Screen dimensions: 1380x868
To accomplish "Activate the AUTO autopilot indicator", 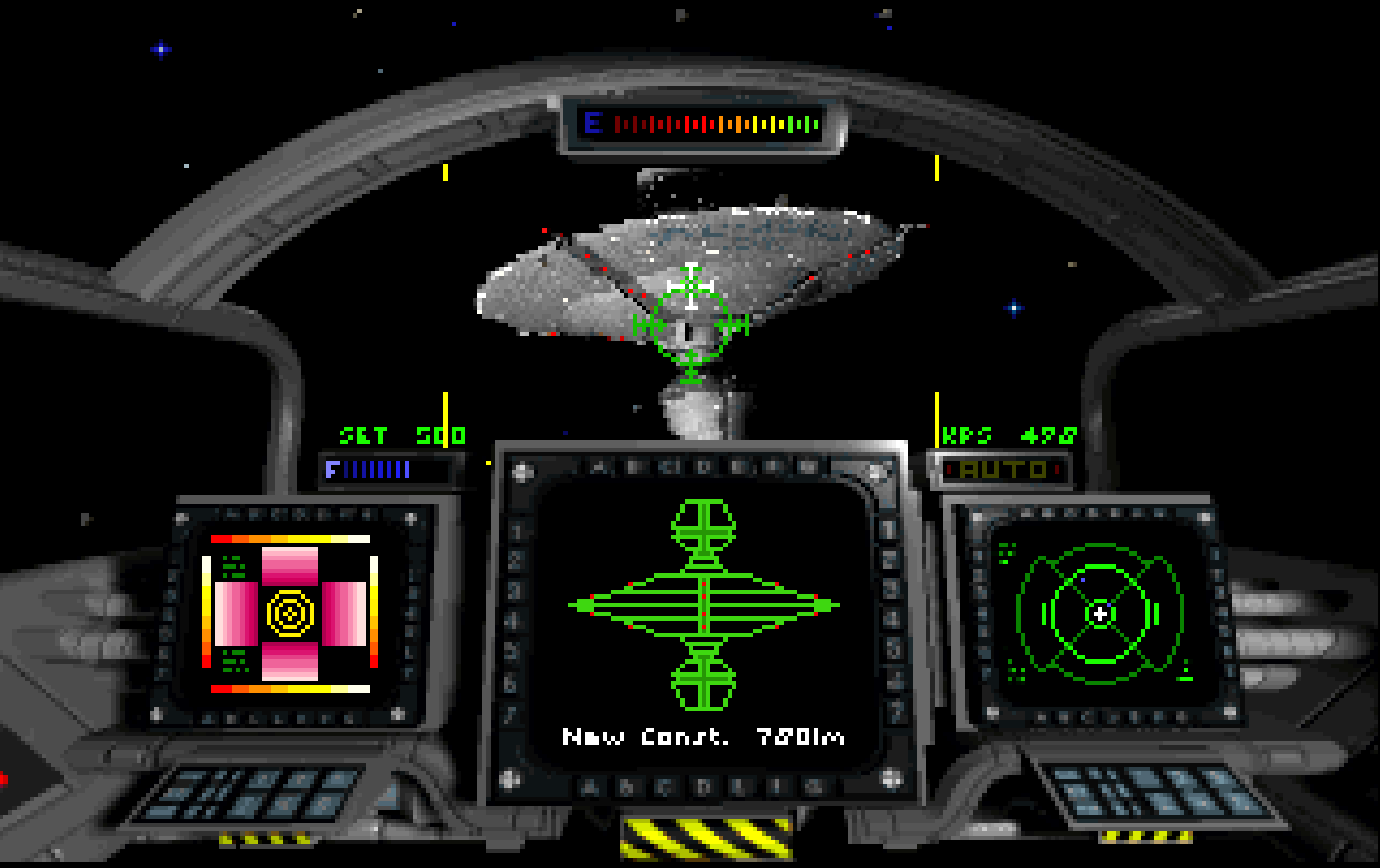I will tap(1002, 470).
